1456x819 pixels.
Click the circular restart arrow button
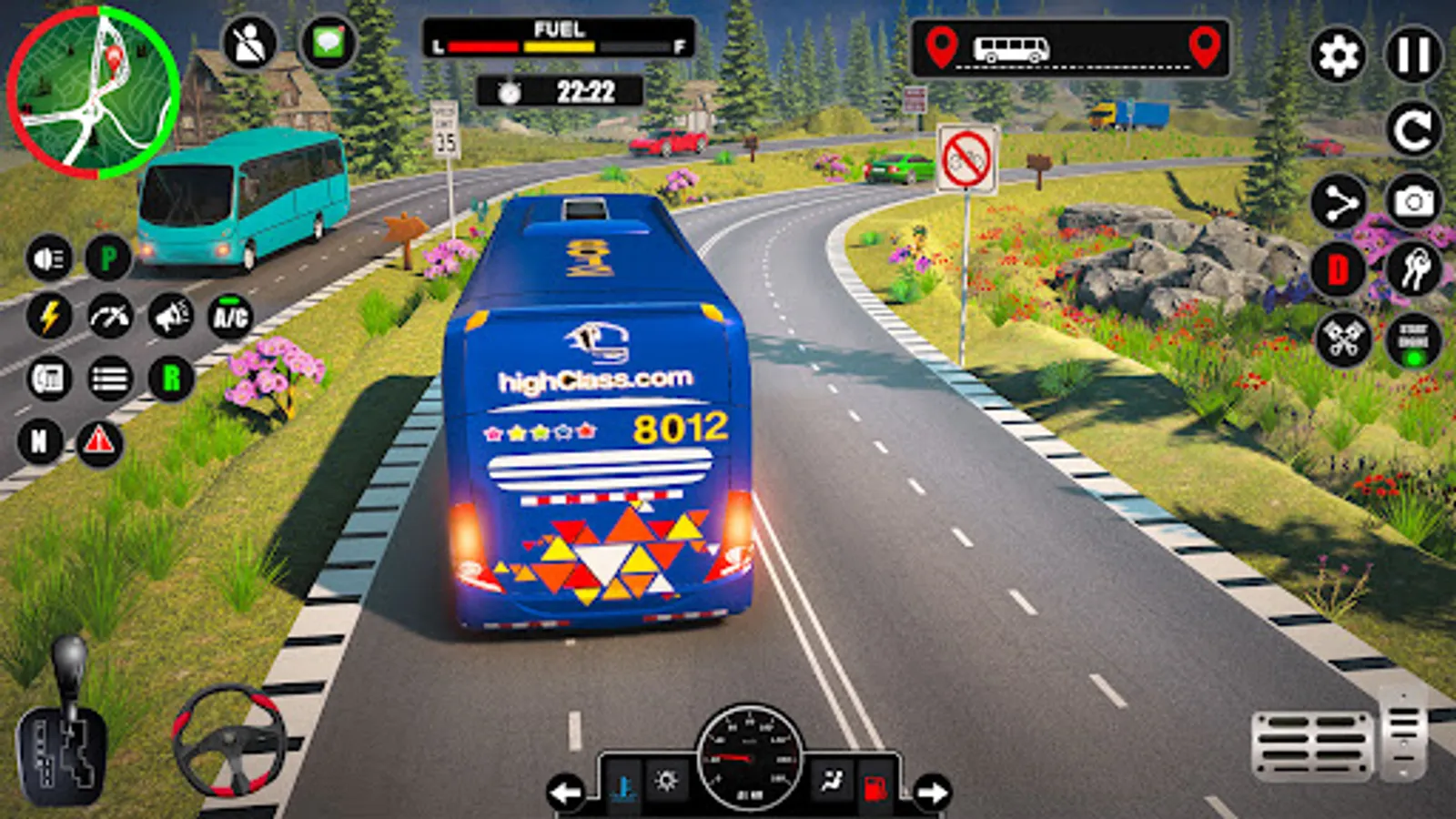tap(1413, 130)
